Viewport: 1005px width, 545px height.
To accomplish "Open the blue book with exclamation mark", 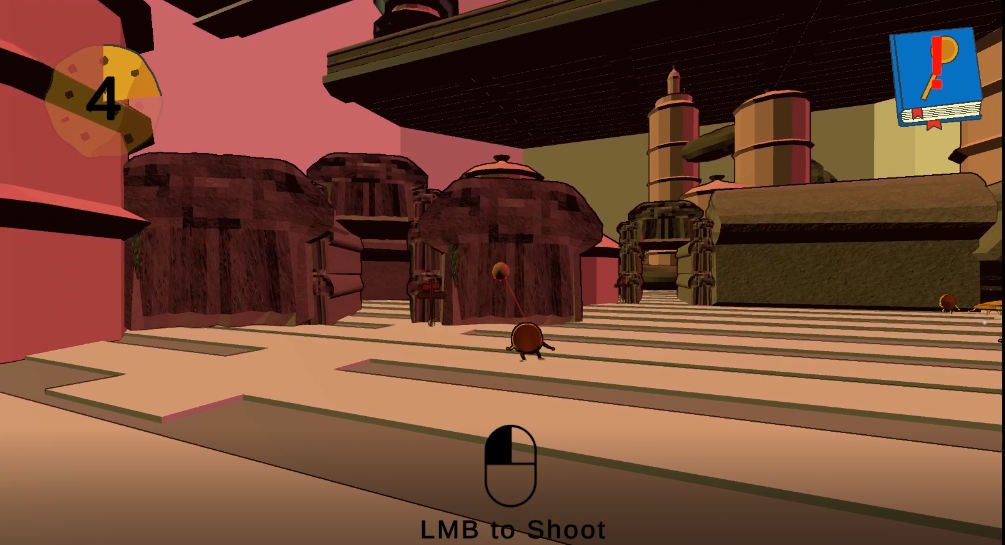I will pyautogui.click(x=934, y=76).
